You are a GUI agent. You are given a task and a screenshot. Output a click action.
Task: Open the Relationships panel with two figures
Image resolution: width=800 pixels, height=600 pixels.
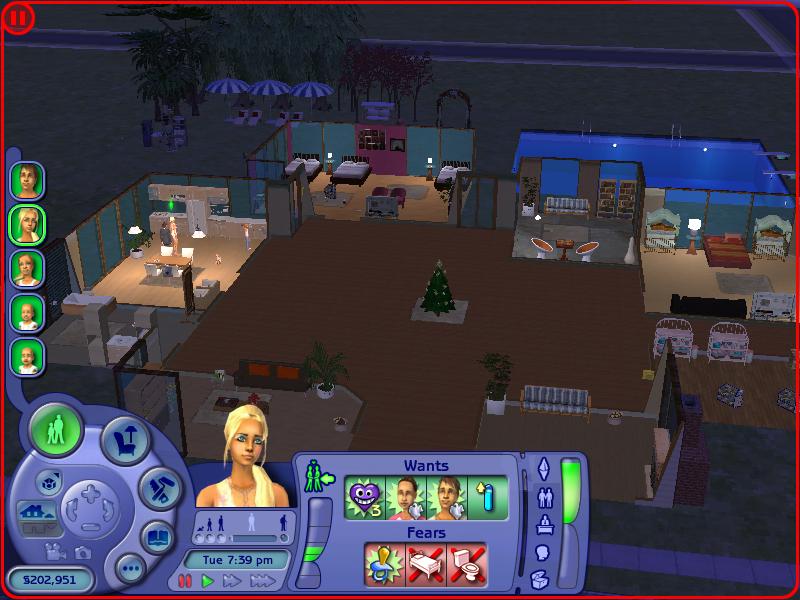tap(543, 496)
